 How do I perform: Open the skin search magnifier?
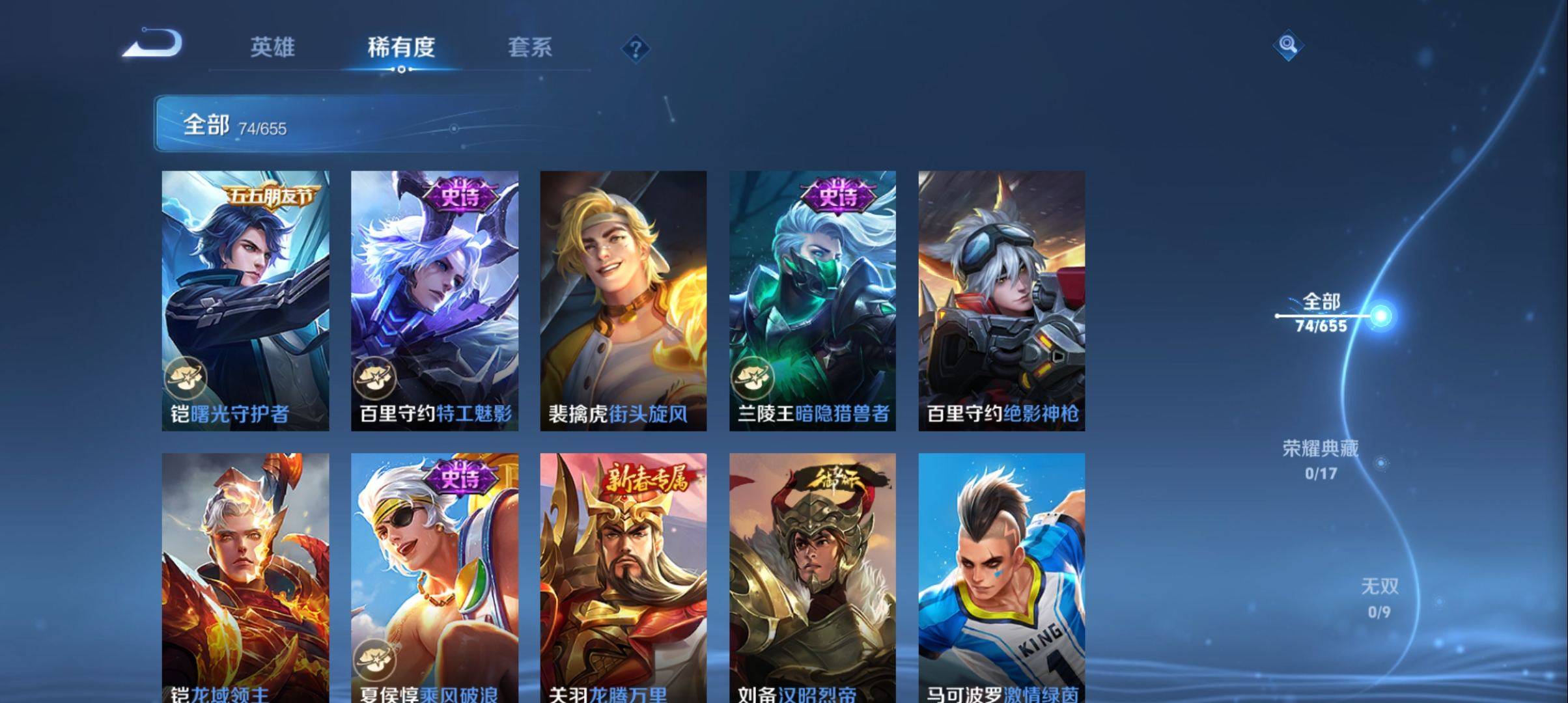coord(1287,45)
